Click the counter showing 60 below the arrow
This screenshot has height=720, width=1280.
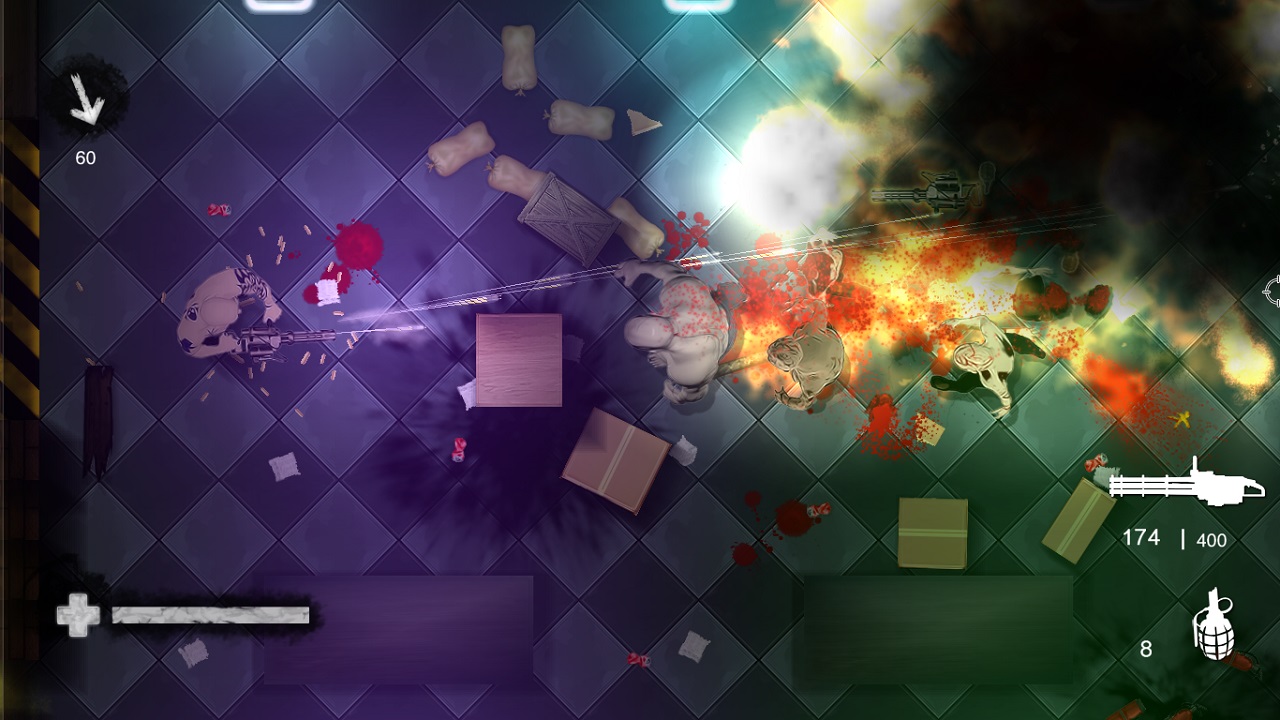[87, 156]
